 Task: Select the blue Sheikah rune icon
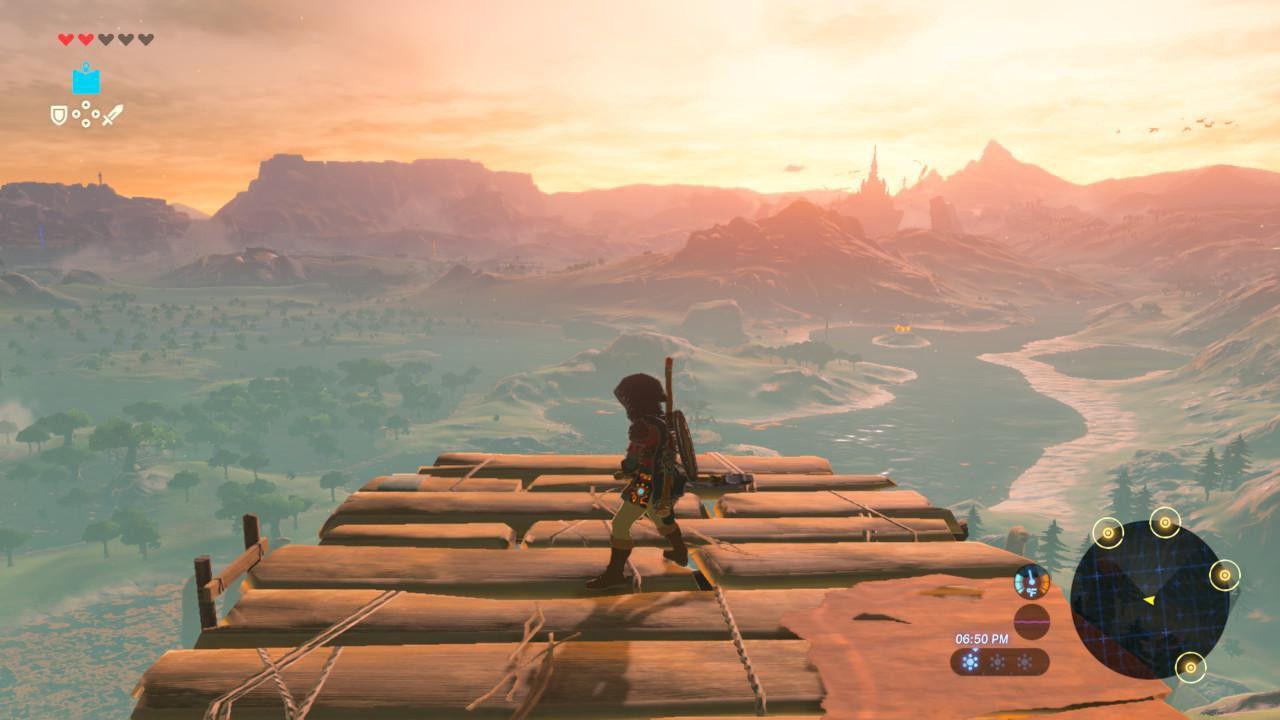[86, 80]
